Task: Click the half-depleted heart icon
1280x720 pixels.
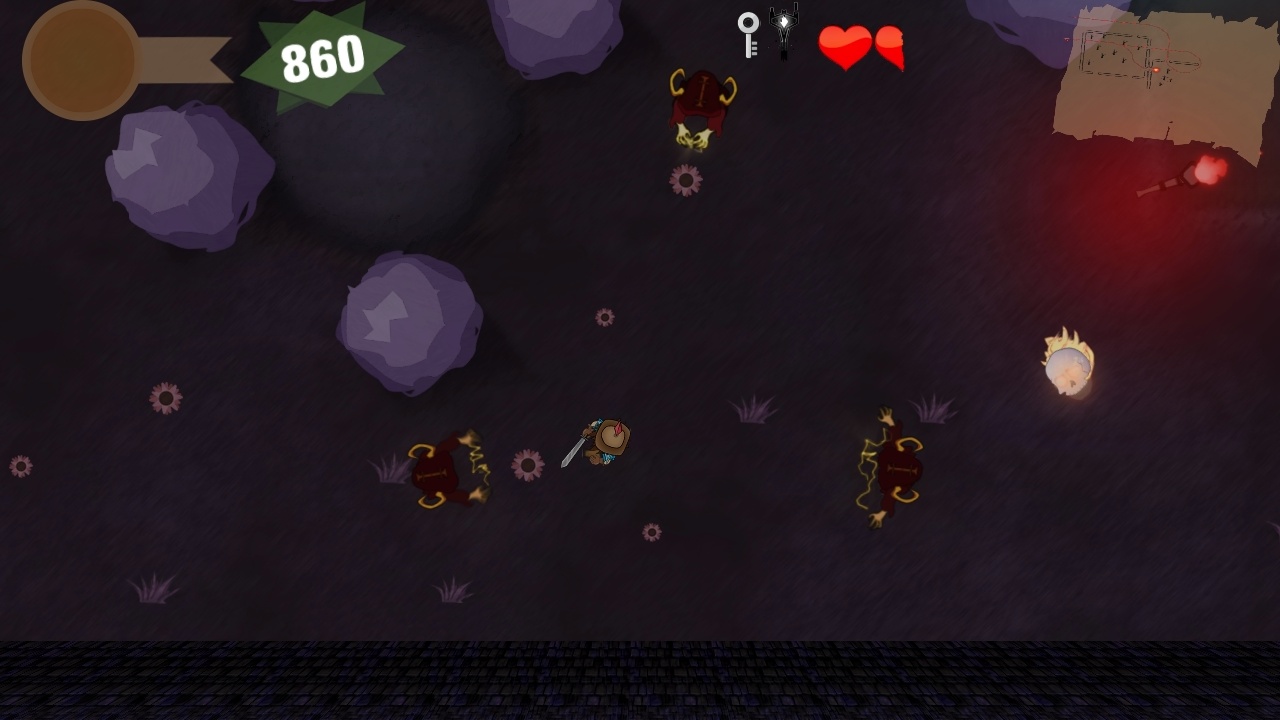Action: click(888, 48)
